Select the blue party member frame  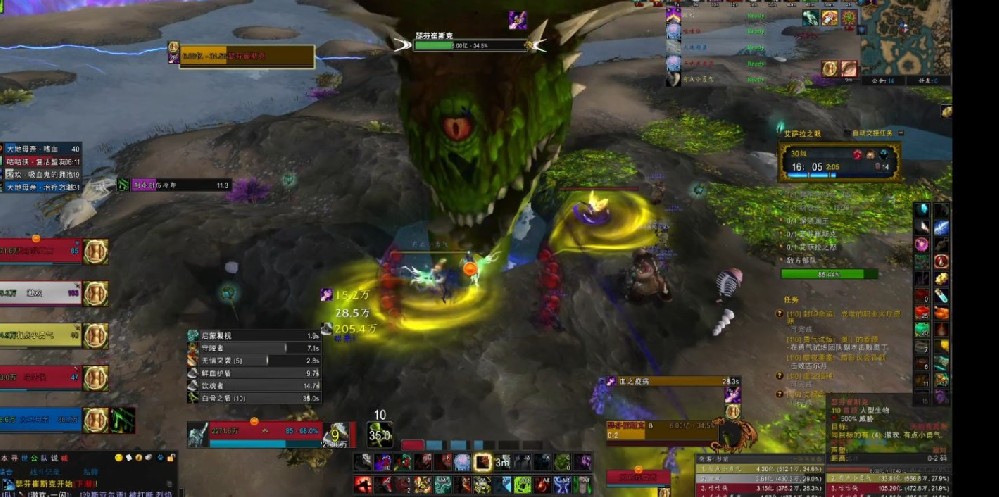pos(40,420)
